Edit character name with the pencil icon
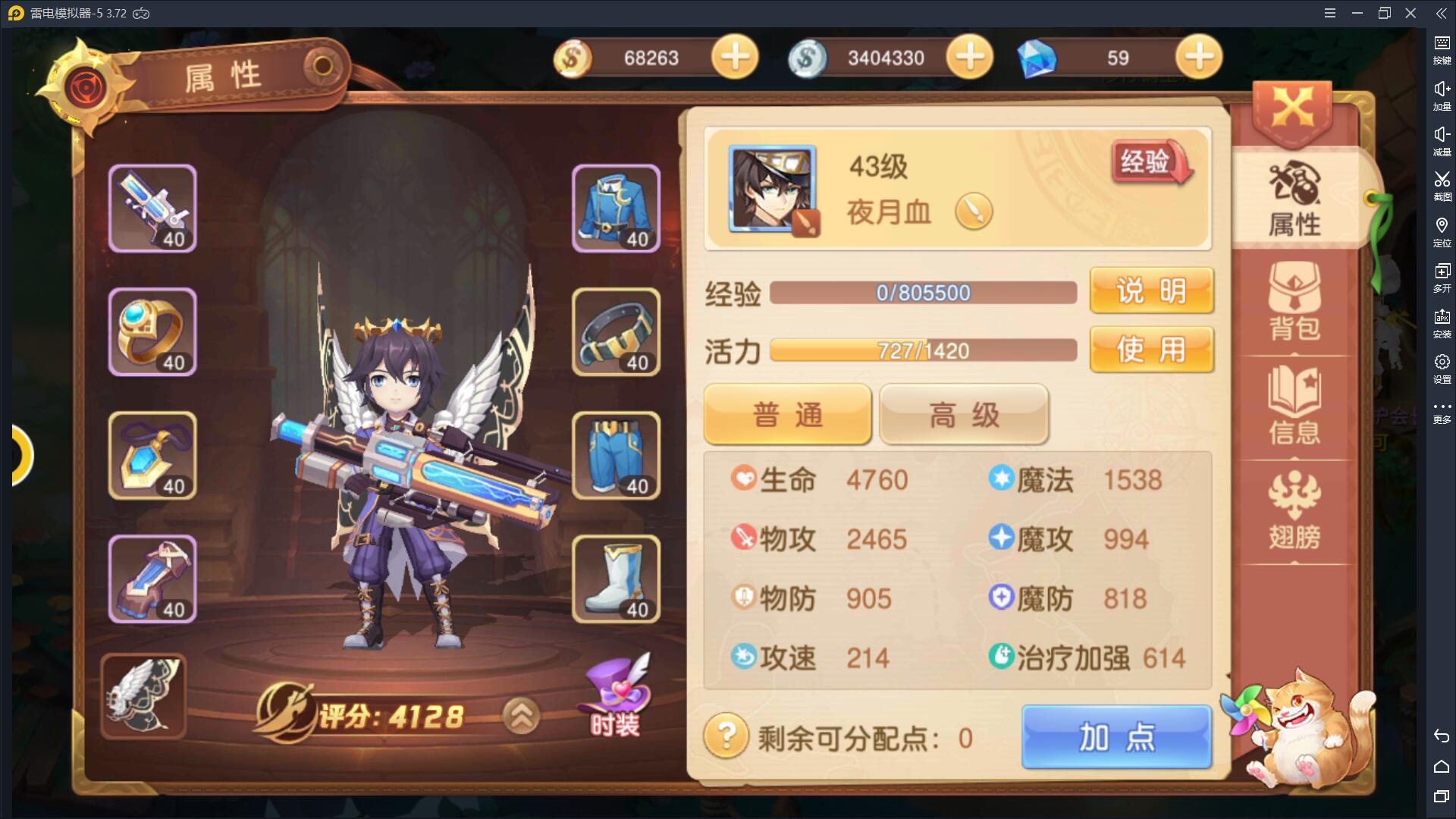Screen dimensions: 1456x819 [x=974, y=212]
